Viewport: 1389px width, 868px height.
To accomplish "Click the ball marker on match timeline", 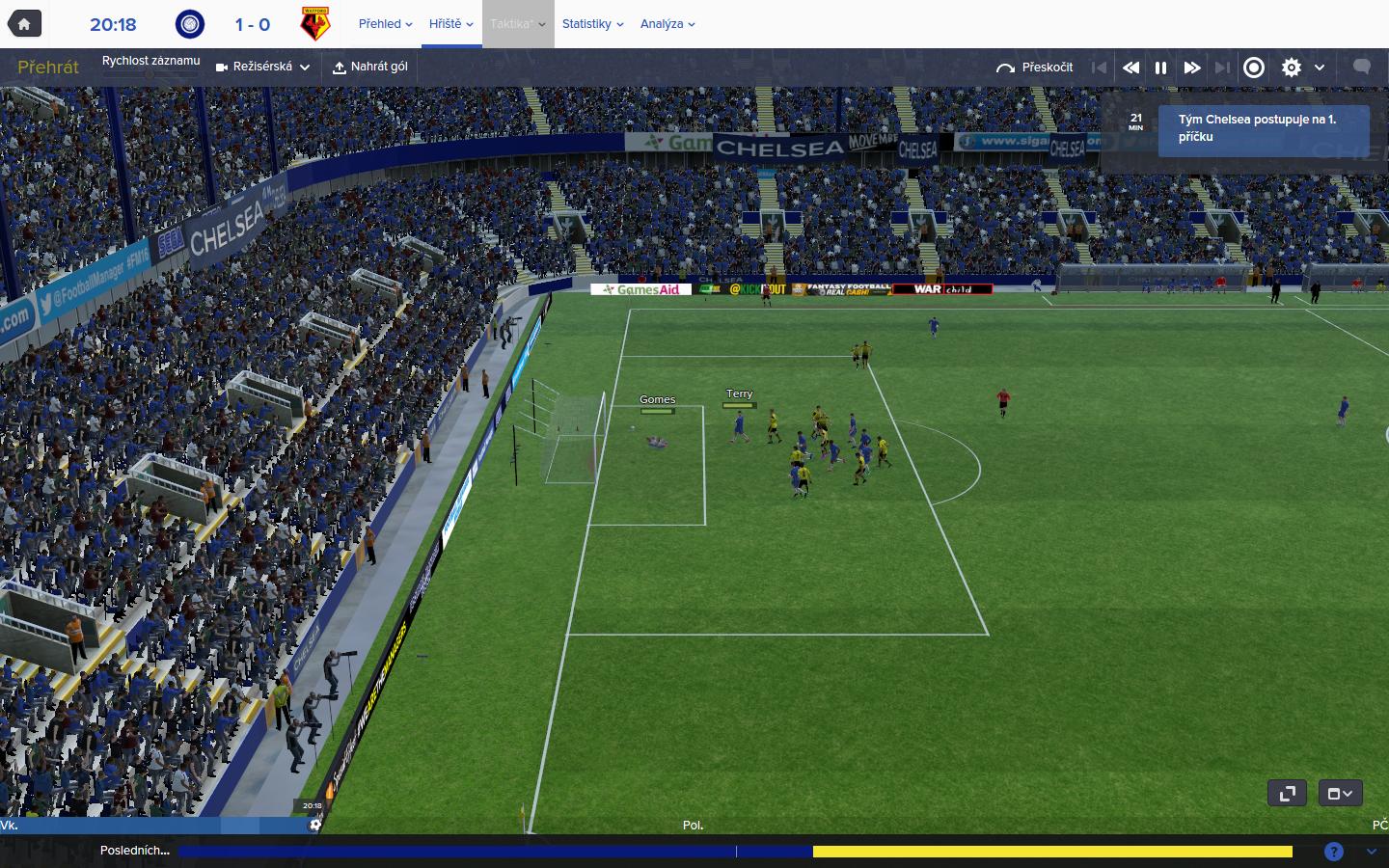I will (x=315, y=825).
